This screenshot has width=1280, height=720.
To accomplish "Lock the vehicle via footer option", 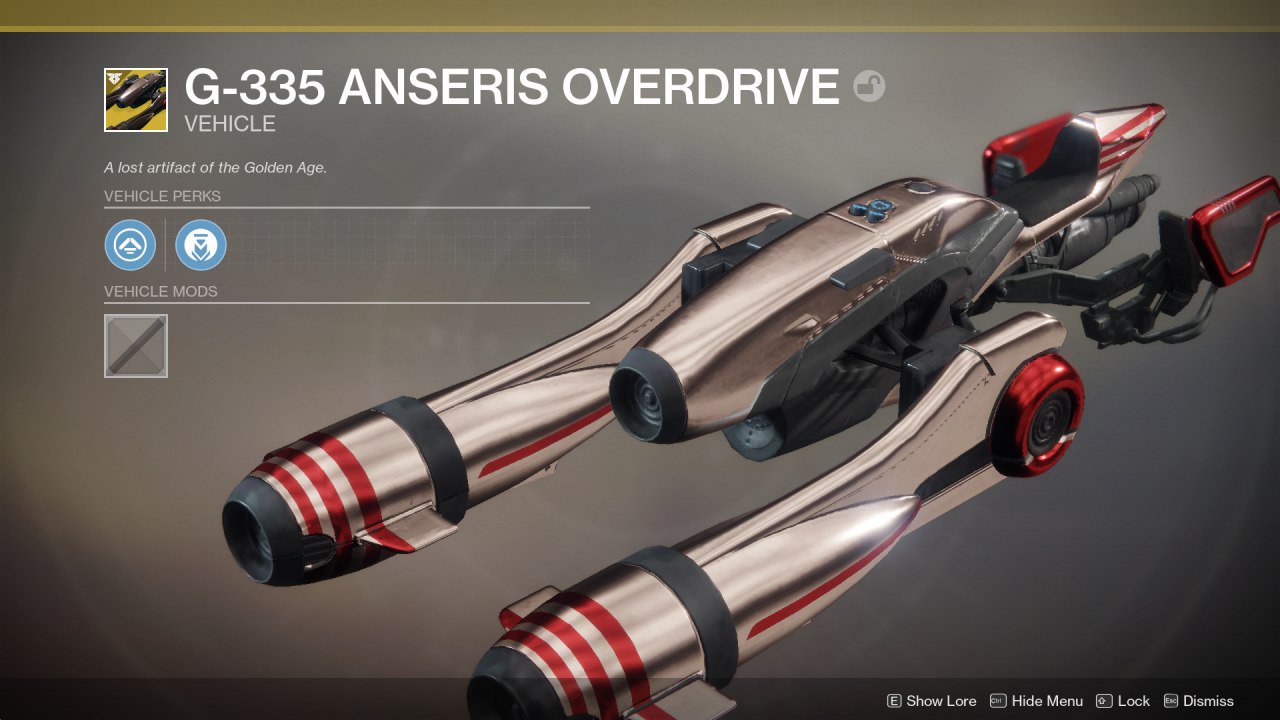I will coord(1123,701).
